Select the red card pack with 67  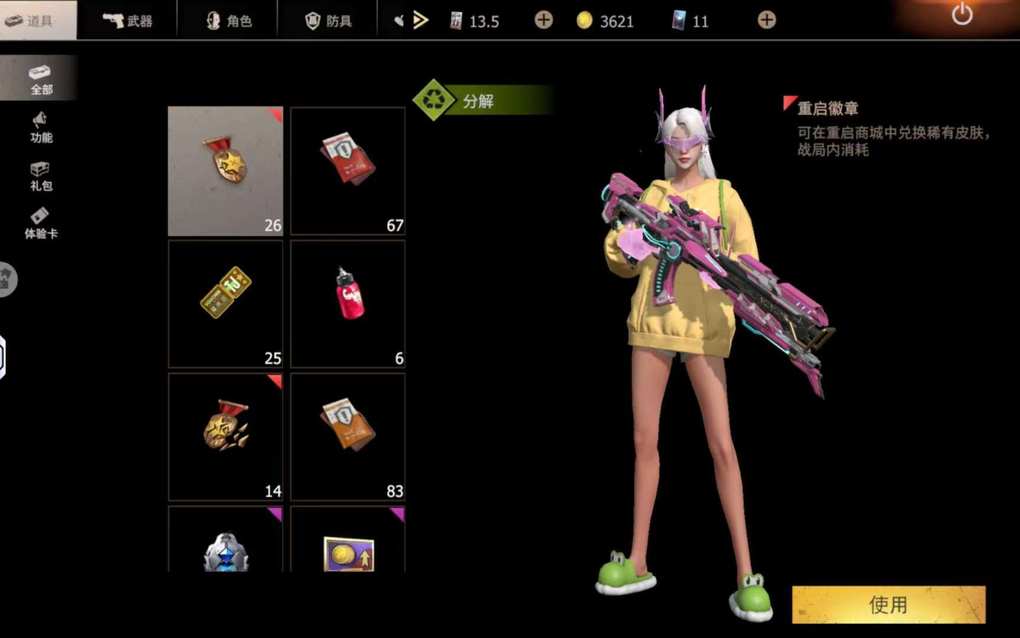pyautogui.click(x=348, y=171)
